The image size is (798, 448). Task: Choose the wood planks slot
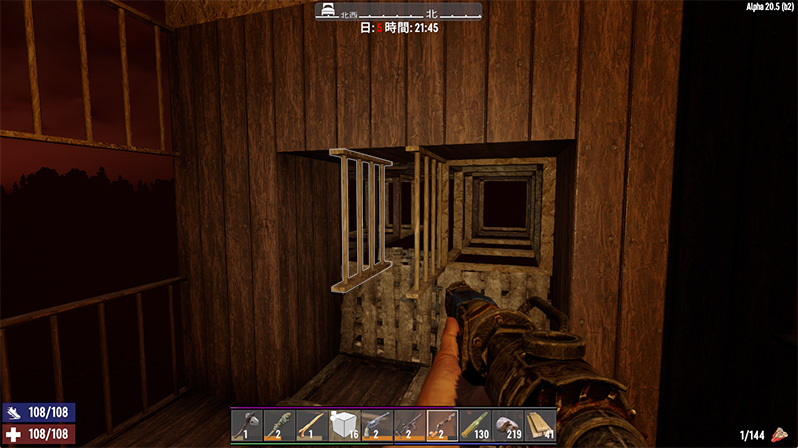[x=540, y=425]
